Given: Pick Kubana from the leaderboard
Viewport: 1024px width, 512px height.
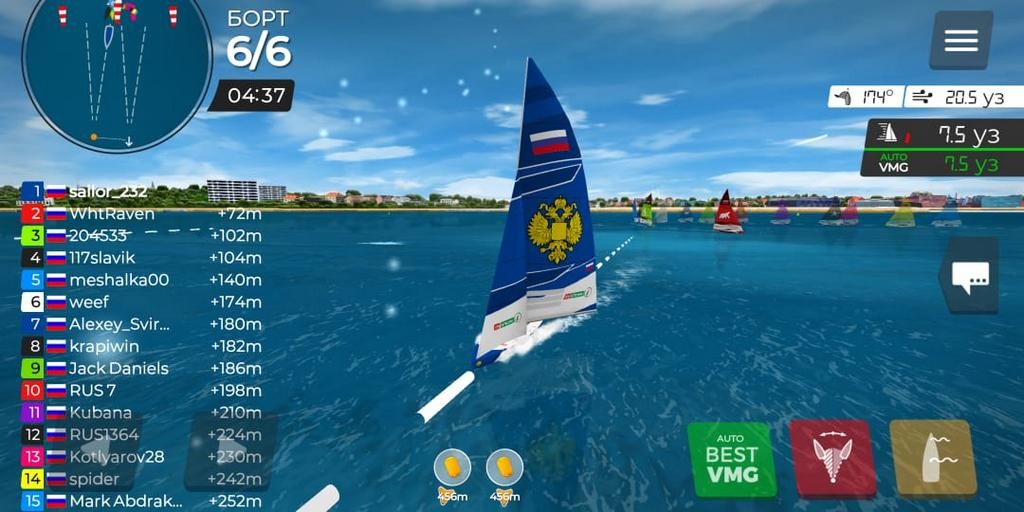Looking at the screenshot, I should [100, 412].
